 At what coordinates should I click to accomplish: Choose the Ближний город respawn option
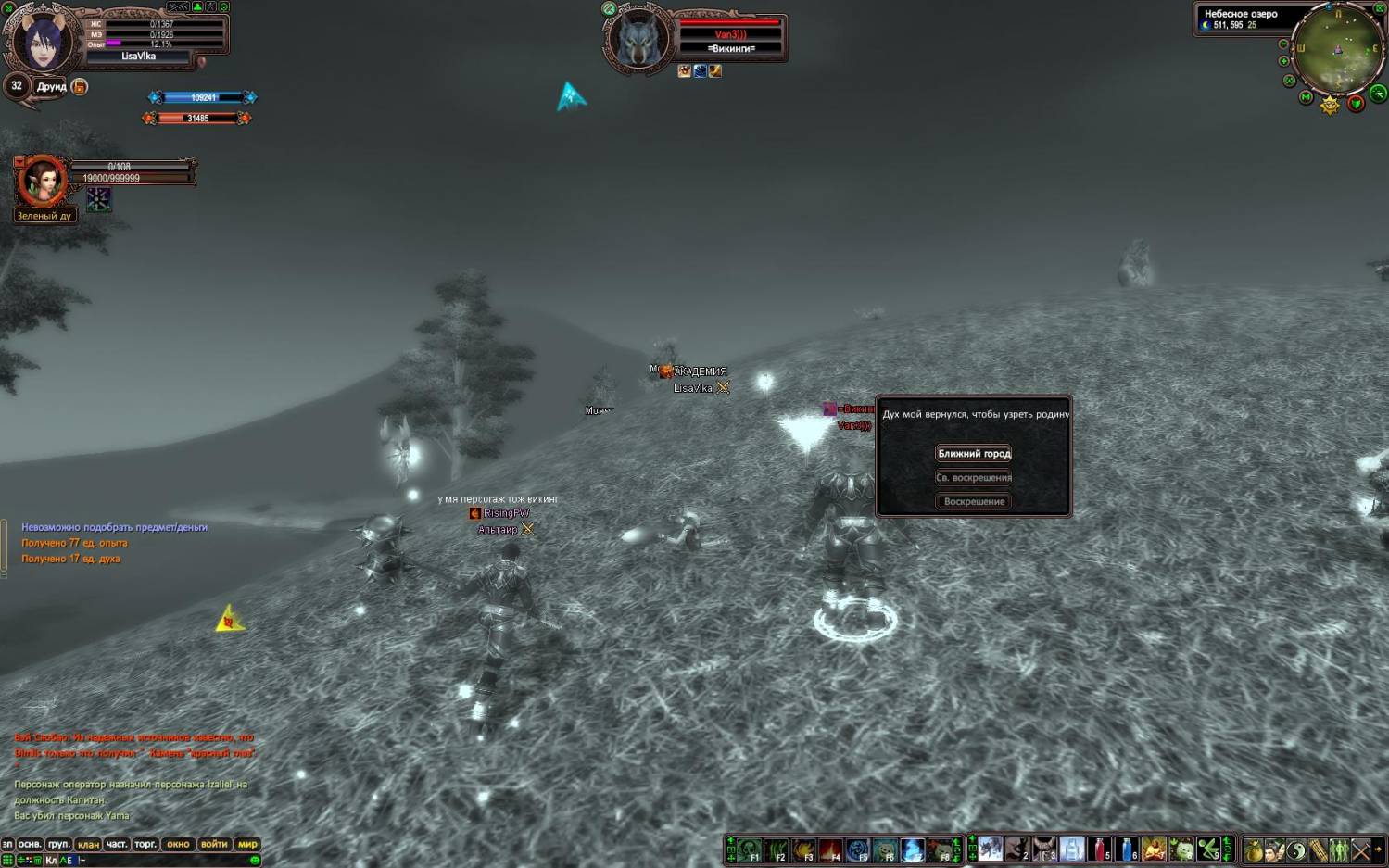pos(973,454)
